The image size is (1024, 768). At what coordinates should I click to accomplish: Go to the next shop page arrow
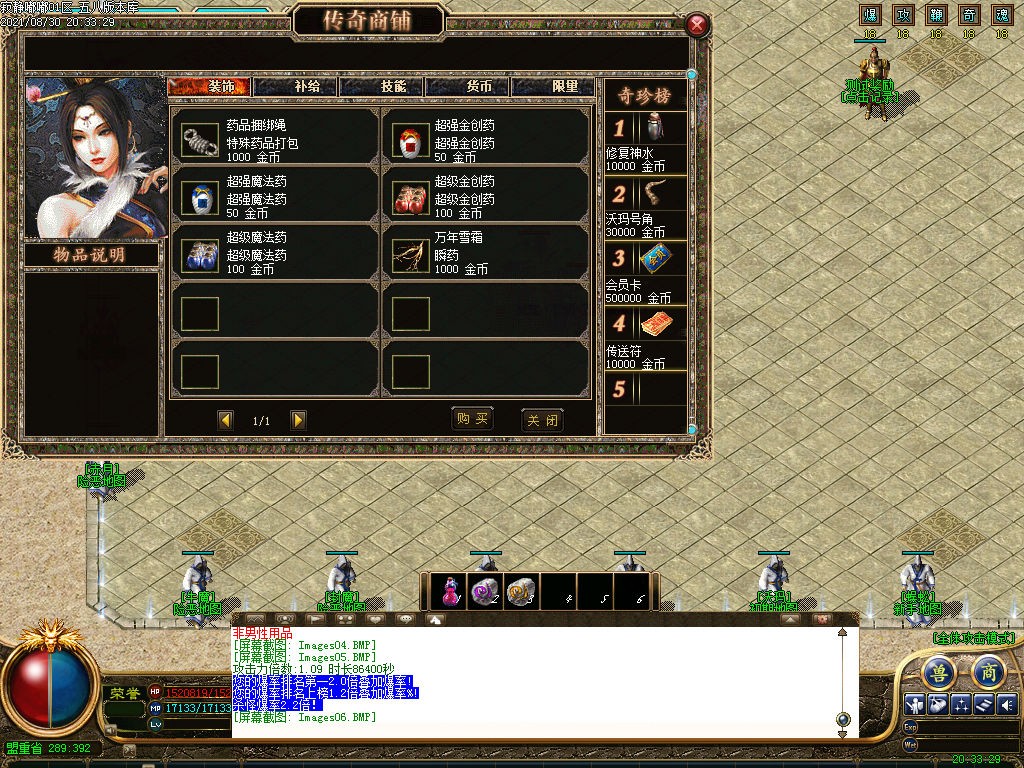[298, 420]
